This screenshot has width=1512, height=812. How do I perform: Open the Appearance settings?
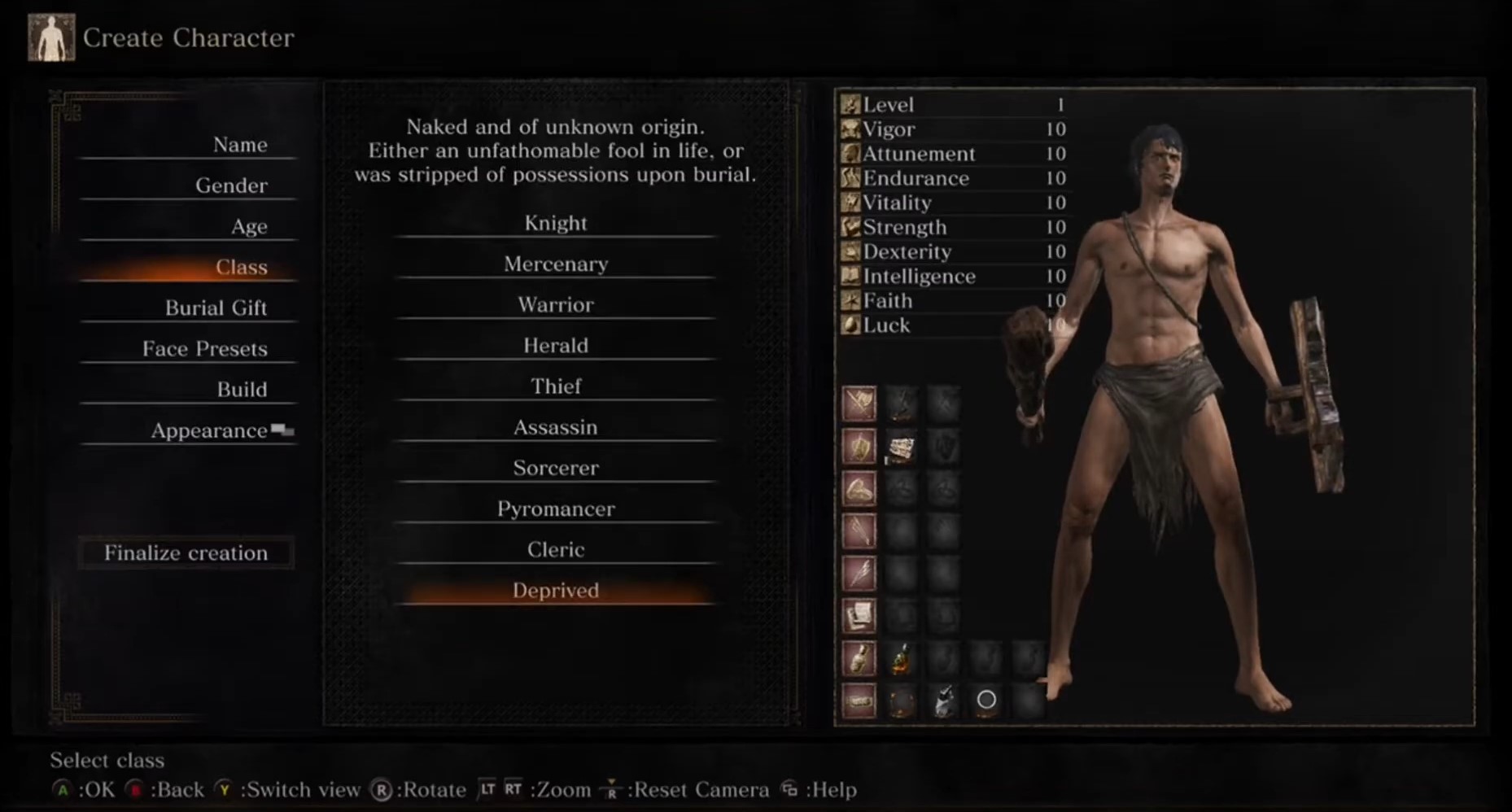click(x=209, y=430)
